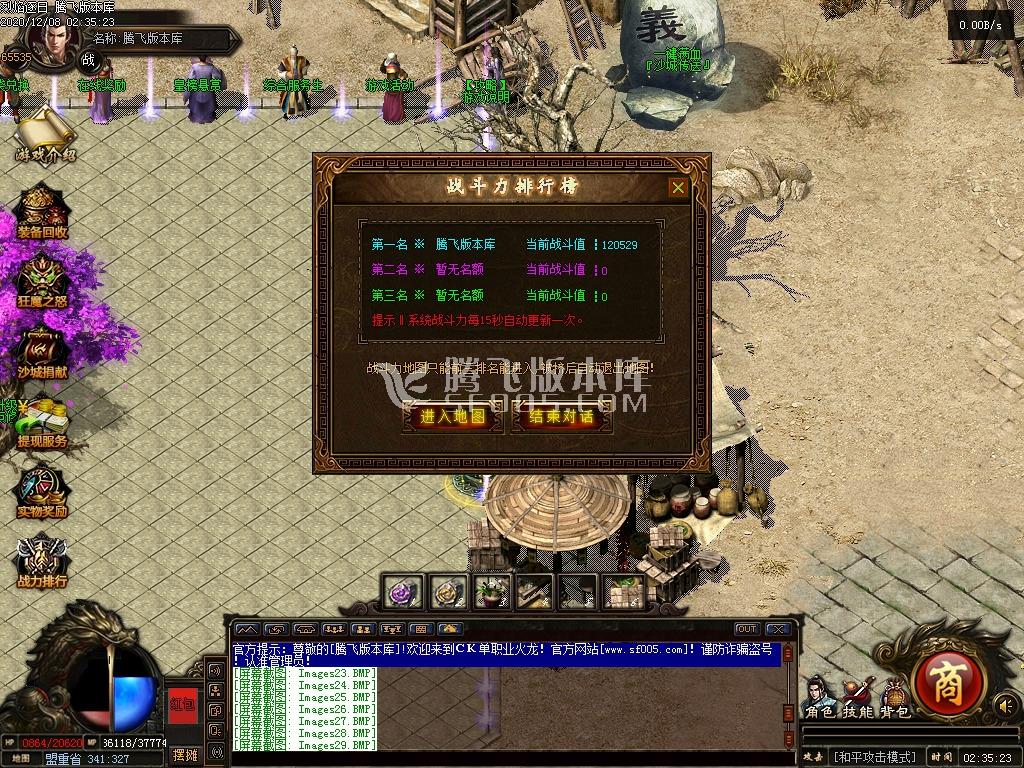Close the 战斗力排行榜 ranking window
Viewport: 1024px width, 768px height.
coord(678,187)
